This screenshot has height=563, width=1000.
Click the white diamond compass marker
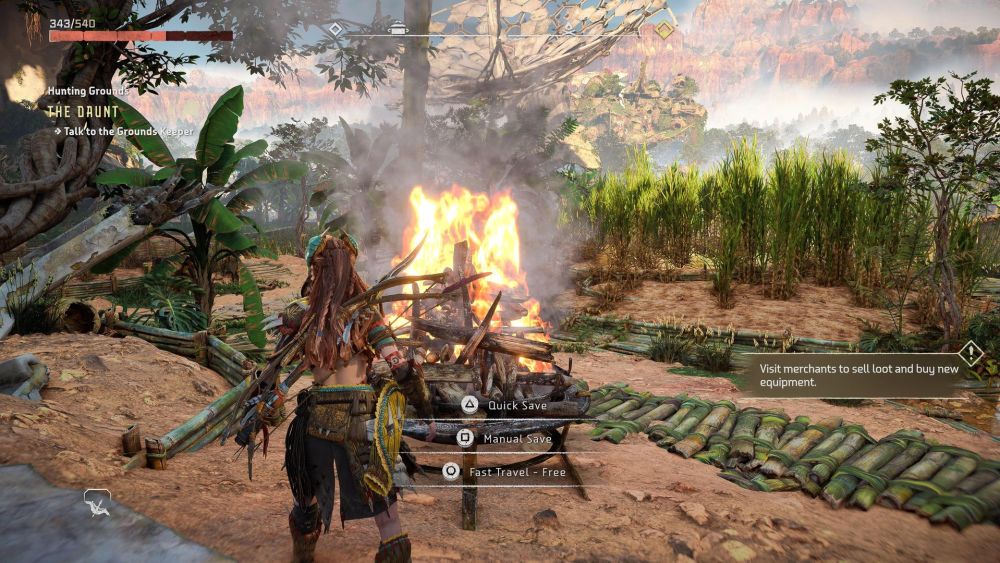[336, 29]
